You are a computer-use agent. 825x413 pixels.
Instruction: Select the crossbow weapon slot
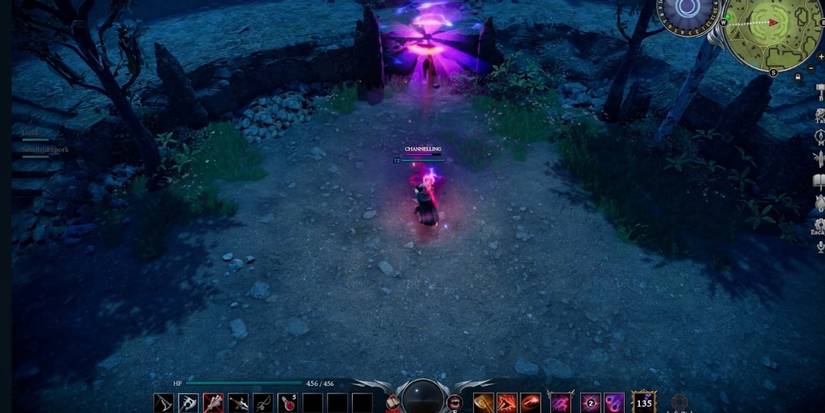coord(163,402)
